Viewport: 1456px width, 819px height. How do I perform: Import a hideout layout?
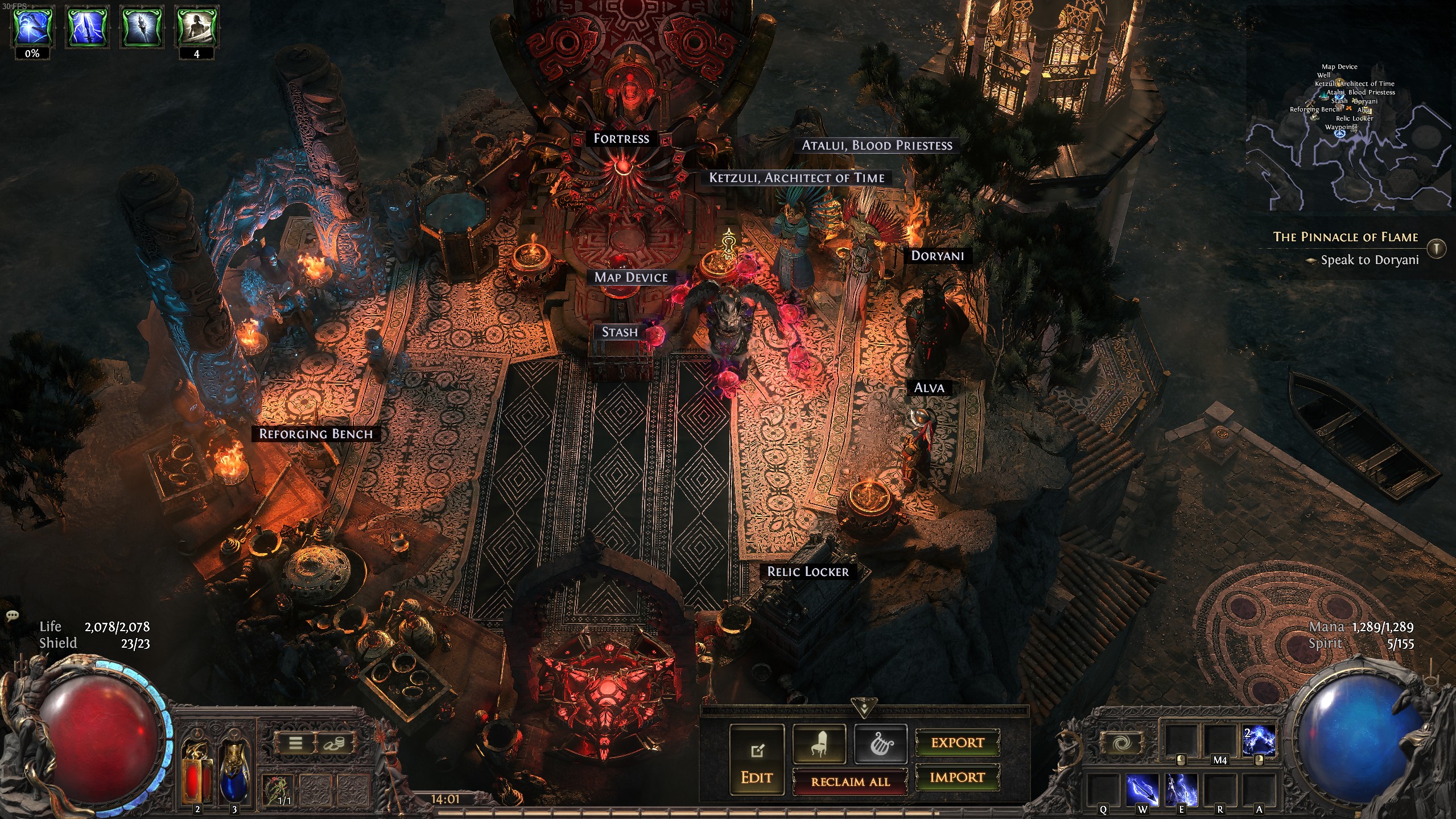click(x=957, y=777)
